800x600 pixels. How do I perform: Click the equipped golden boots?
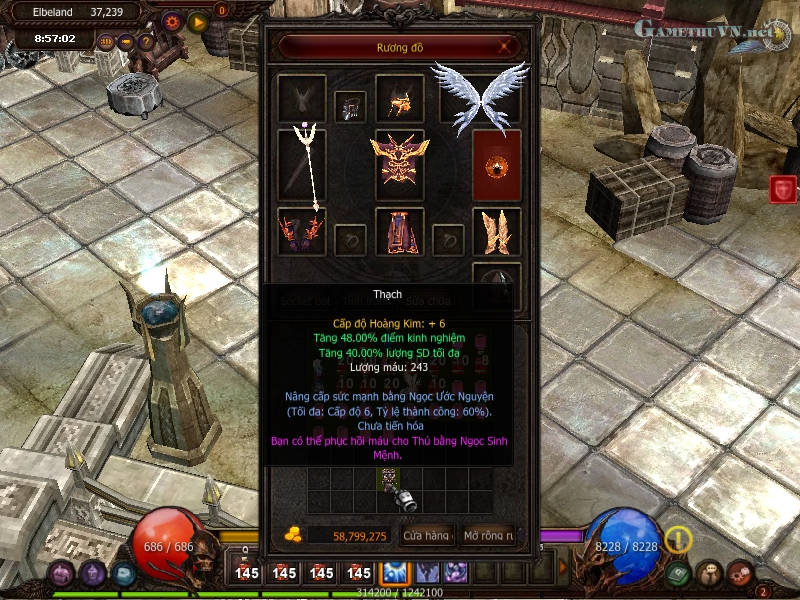tap(496, 231)
